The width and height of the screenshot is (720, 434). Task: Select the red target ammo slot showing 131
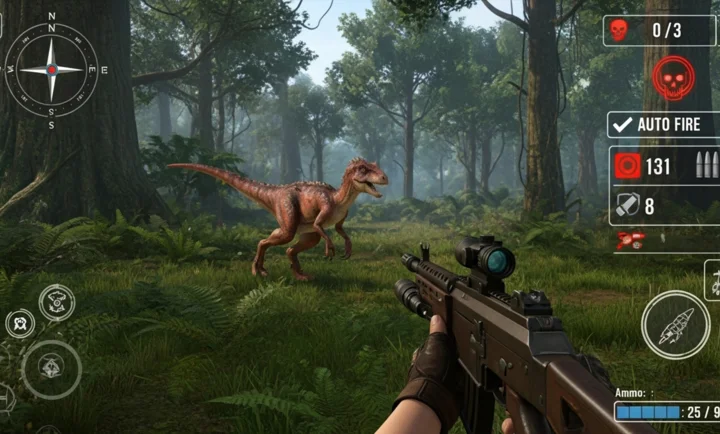(628, 166)
